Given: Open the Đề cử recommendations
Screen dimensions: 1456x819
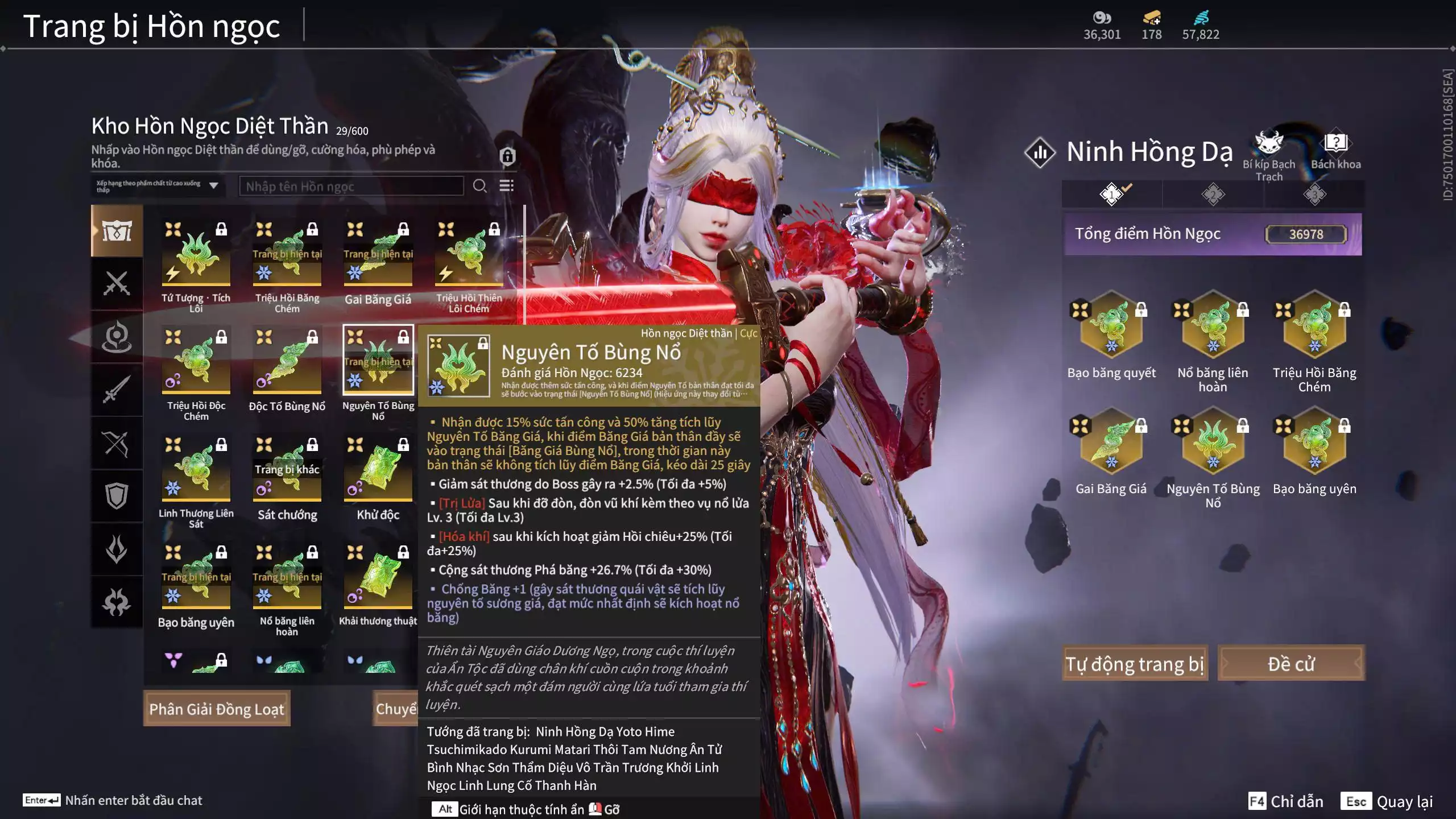Looking at the screenshot, I should pyautogui.click(x=1290, y=663).
